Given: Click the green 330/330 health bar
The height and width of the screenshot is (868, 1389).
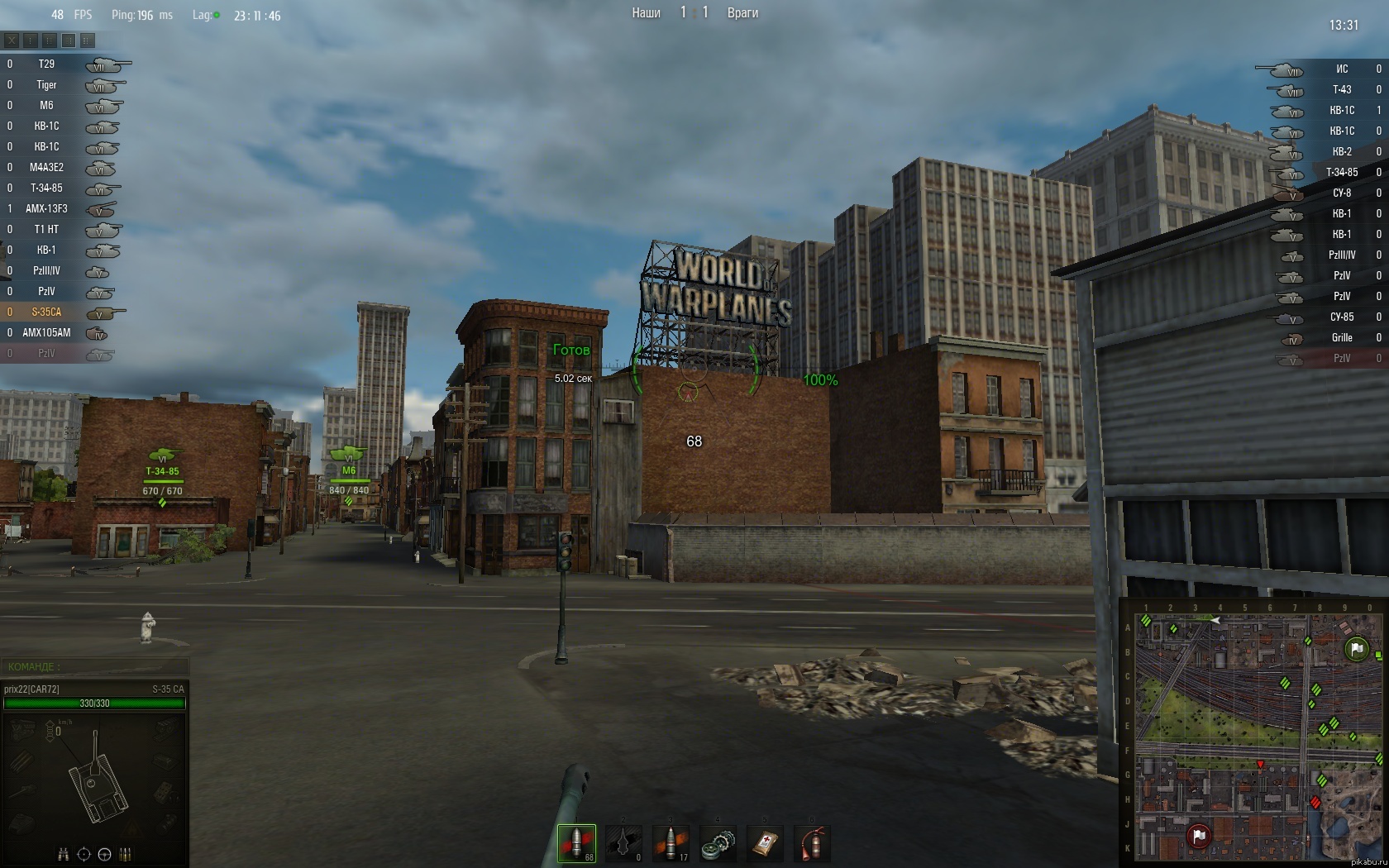Looking at the screenshot, I should 95,703.
